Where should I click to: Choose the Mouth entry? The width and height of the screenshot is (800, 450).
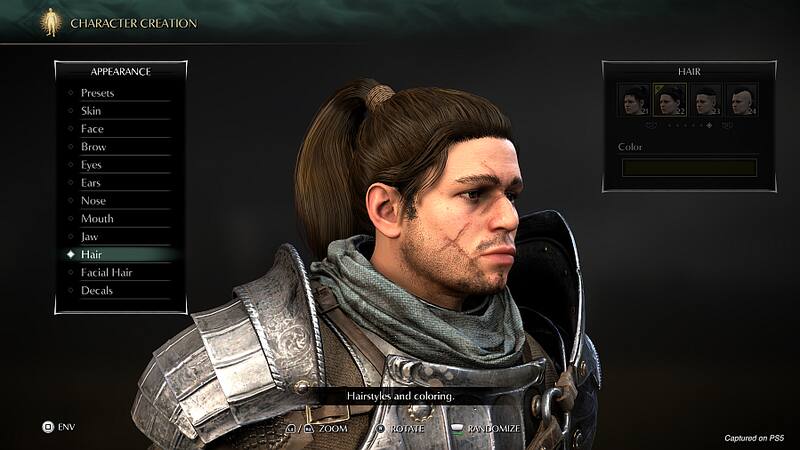click(x=97, y=219)
